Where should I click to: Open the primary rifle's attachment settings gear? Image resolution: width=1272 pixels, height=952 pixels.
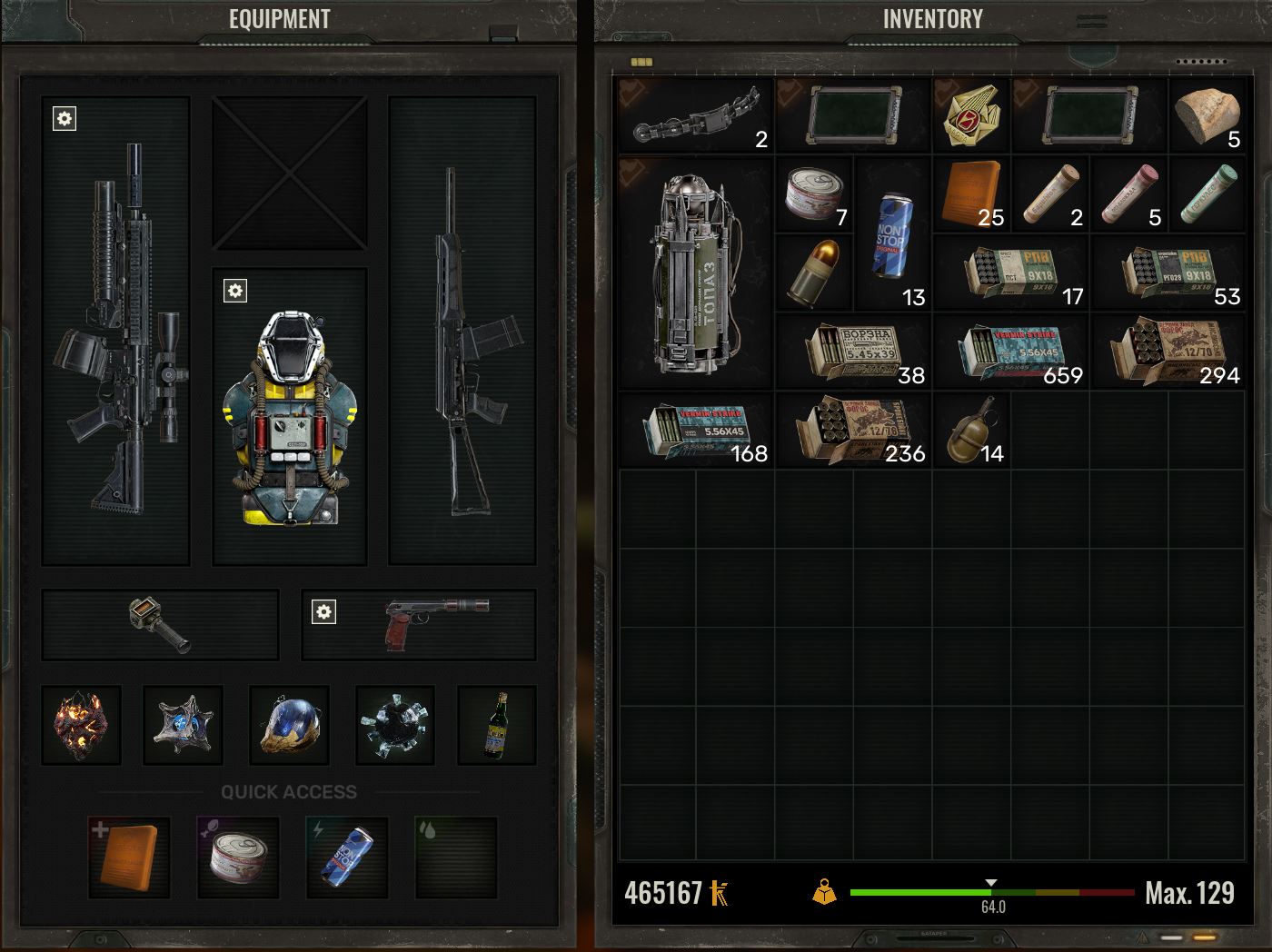tap(65, 119)
